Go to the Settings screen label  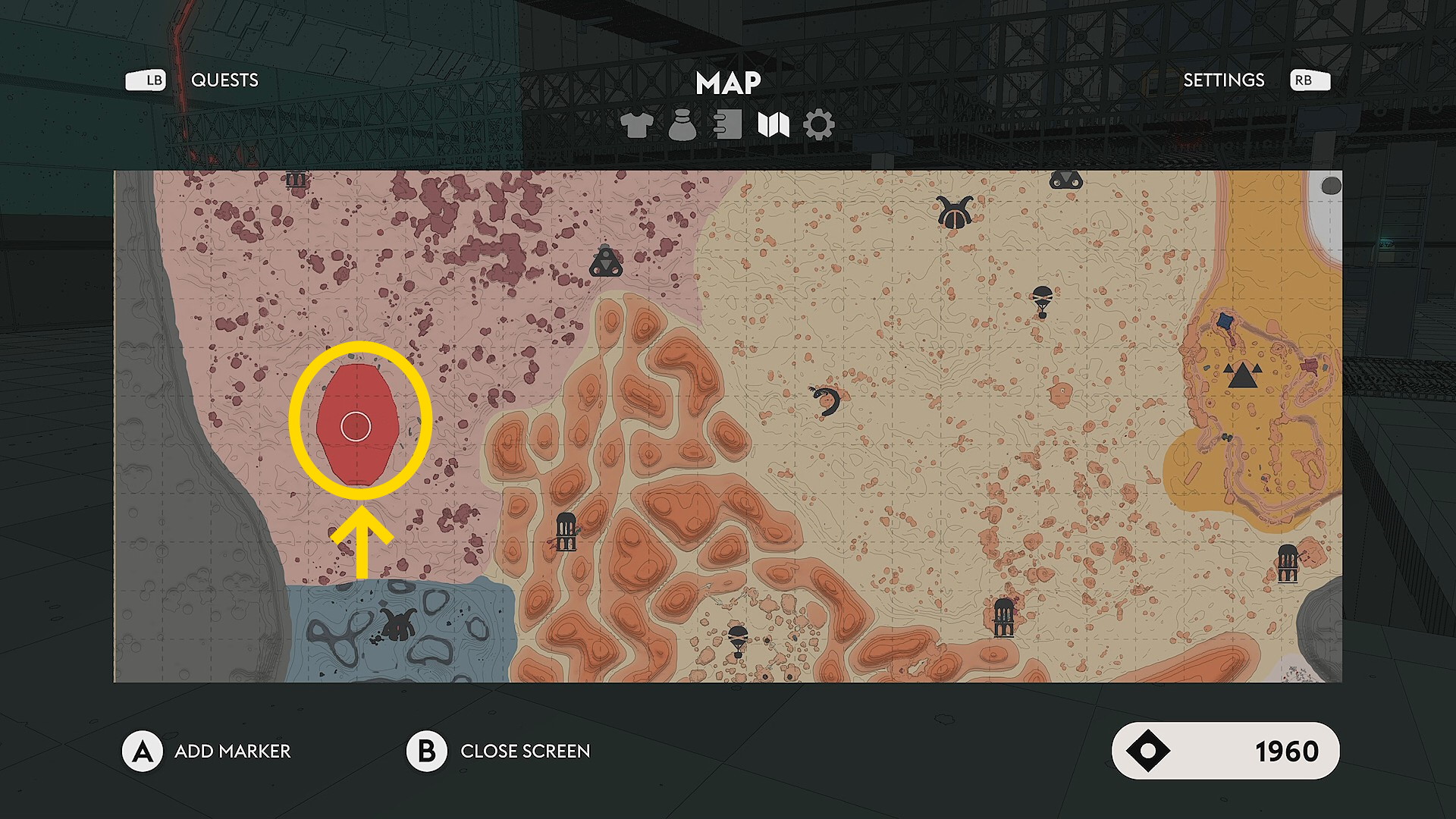[1223, 80]
